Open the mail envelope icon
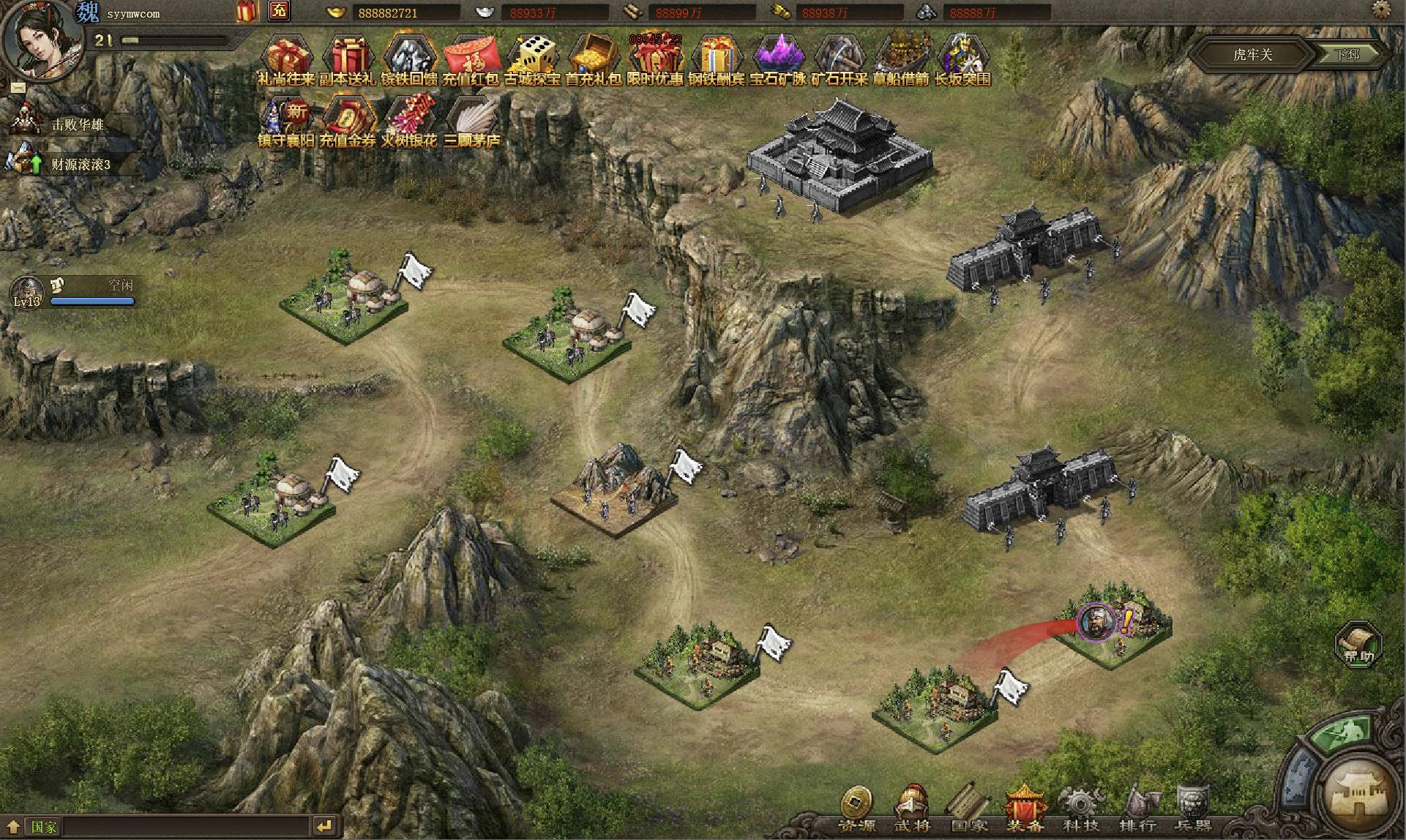 (x=18, y=87)
